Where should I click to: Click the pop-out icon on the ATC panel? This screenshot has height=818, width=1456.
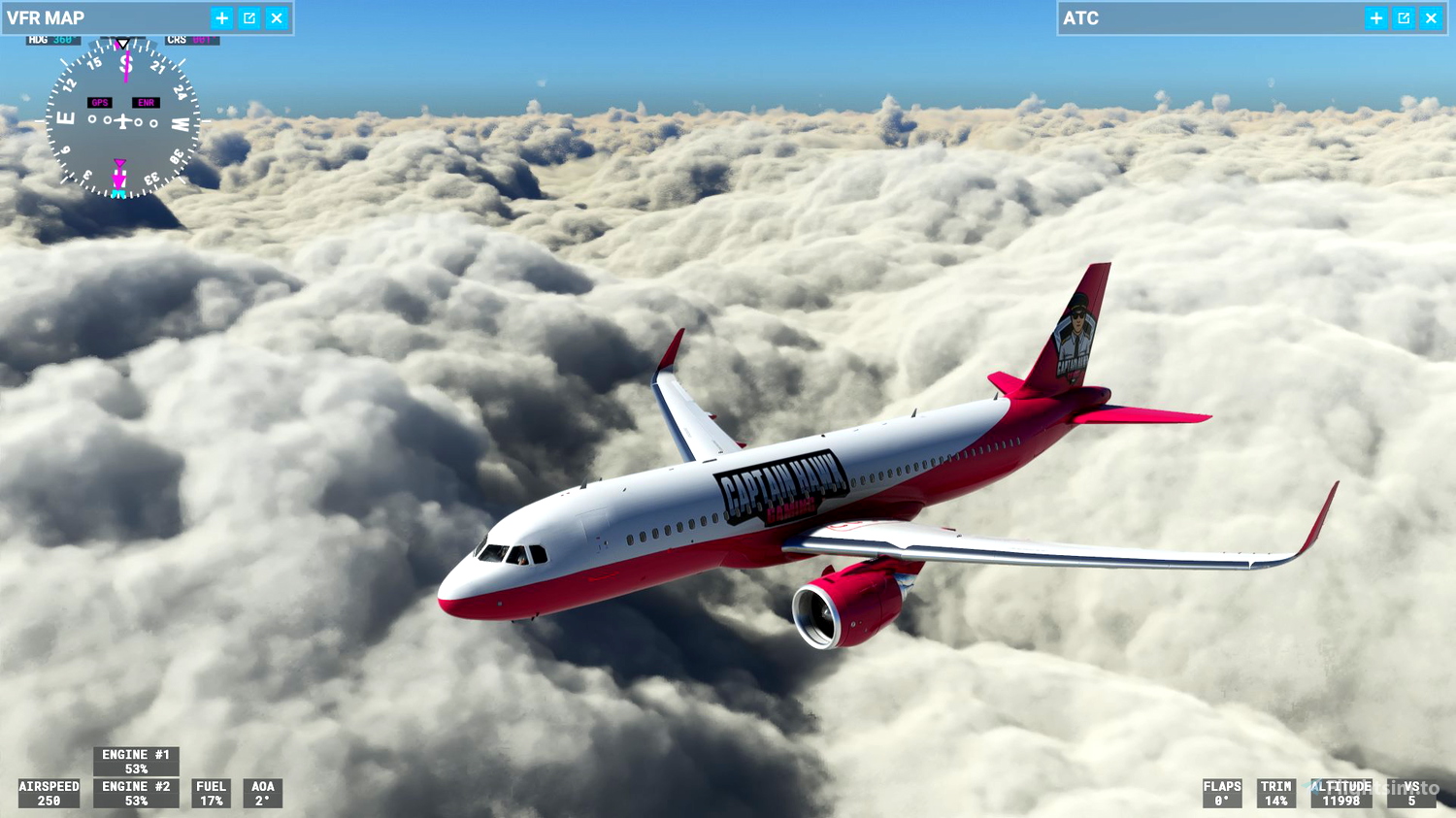[x=1403, y=17]
